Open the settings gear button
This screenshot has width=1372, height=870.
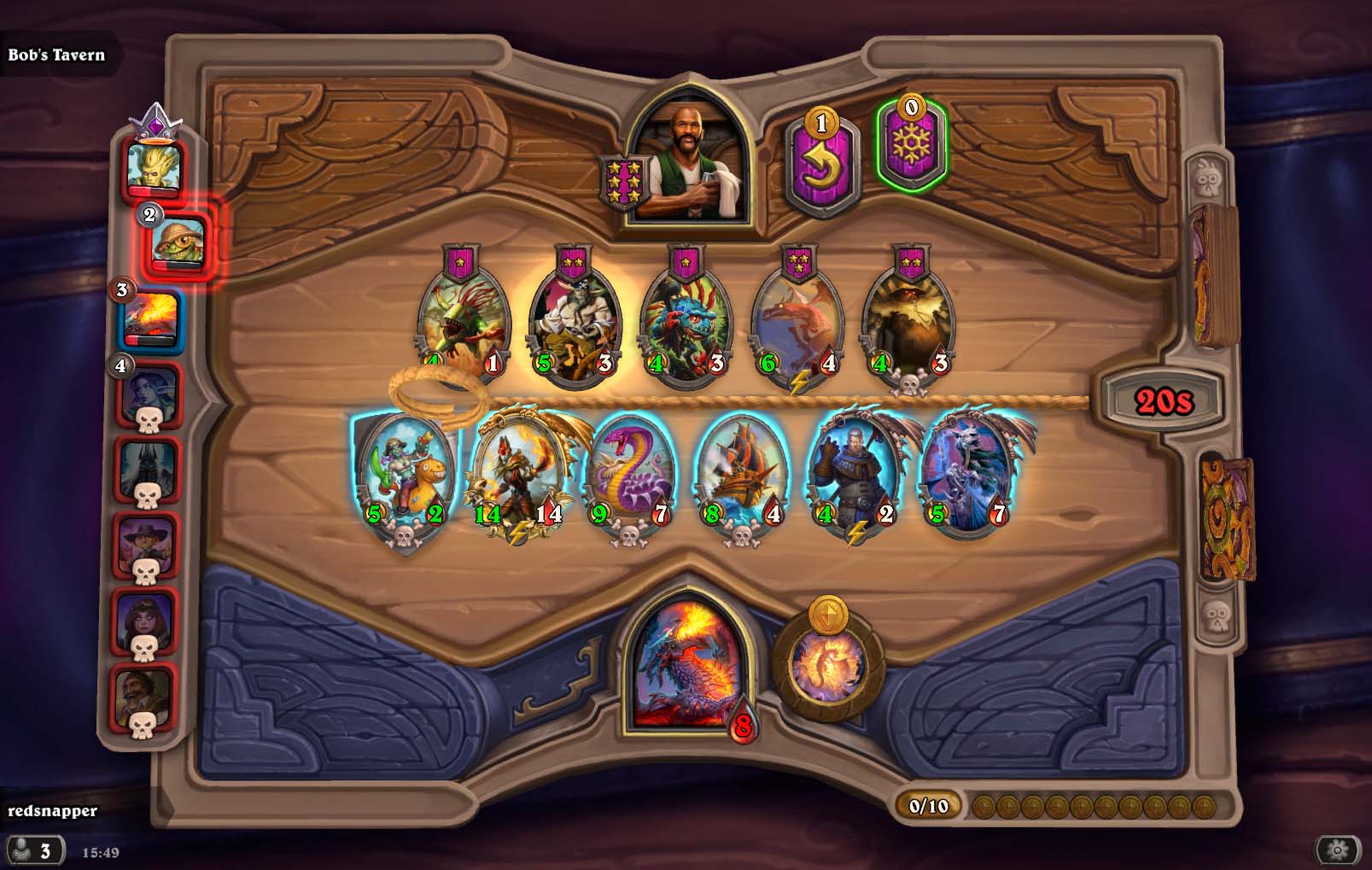(1337, 850)
